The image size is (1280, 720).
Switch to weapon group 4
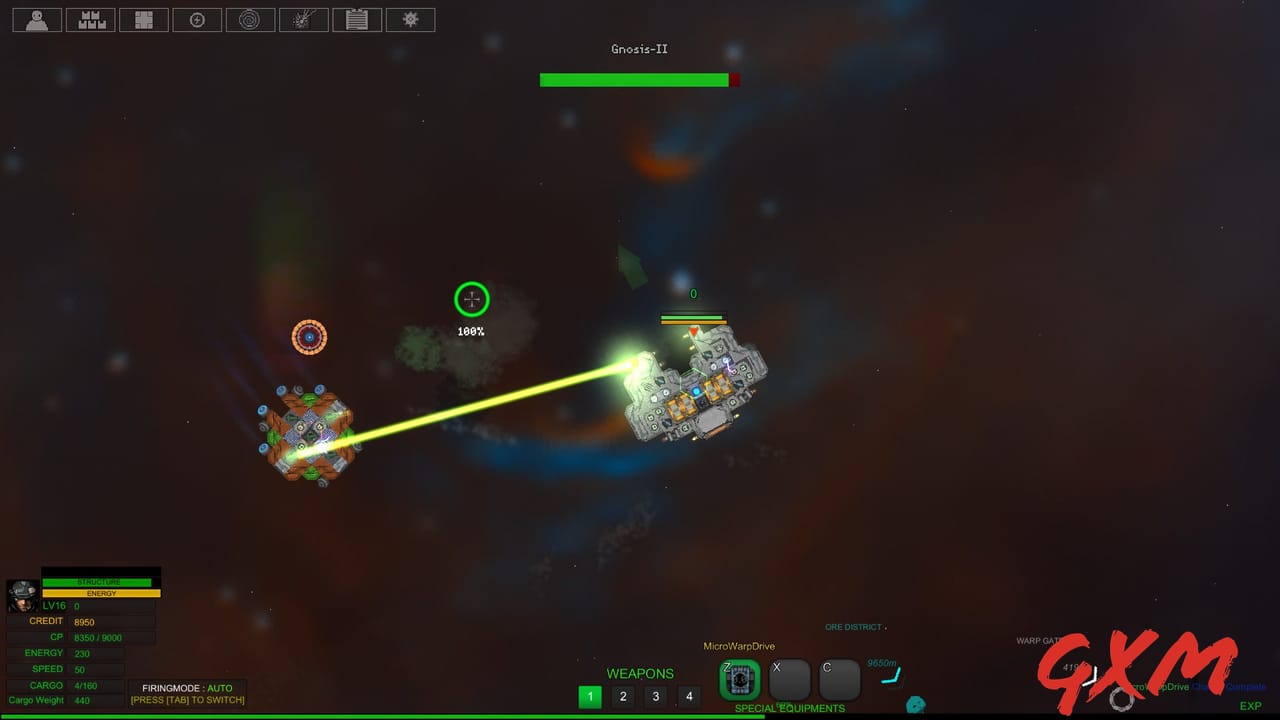coord(689,696)
